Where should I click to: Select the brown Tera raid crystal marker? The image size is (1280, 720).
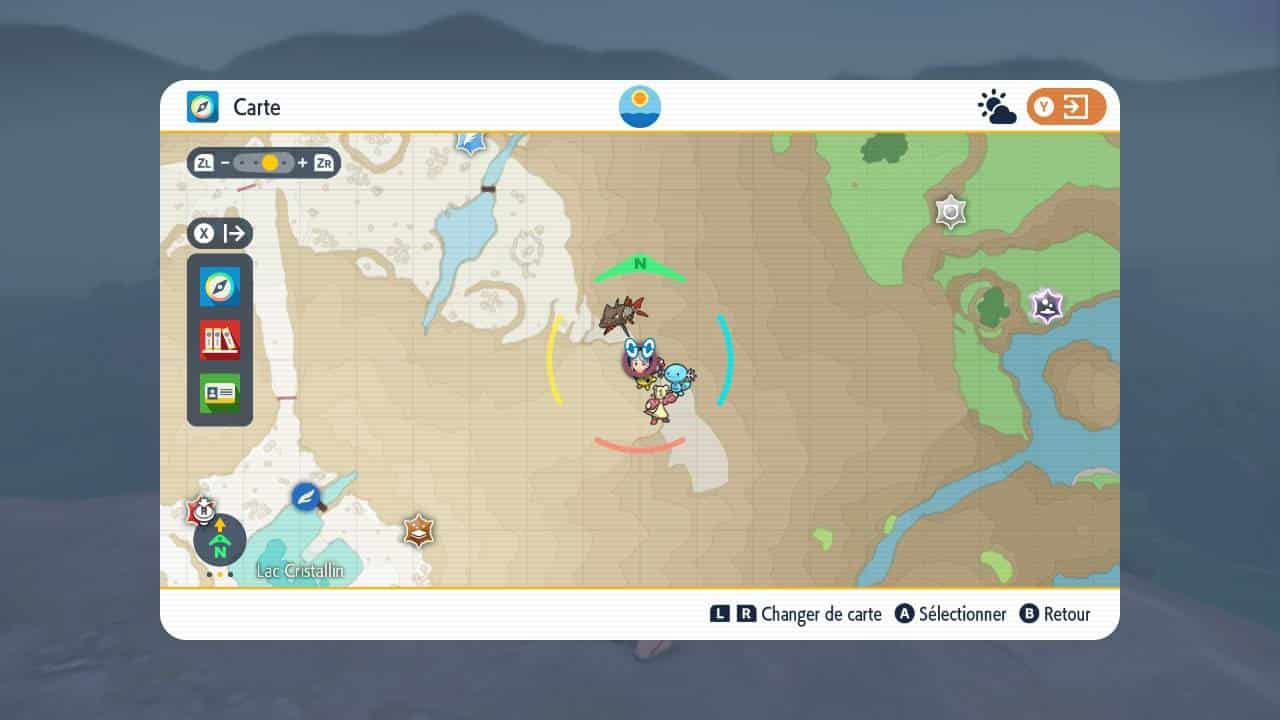(418, 530)
